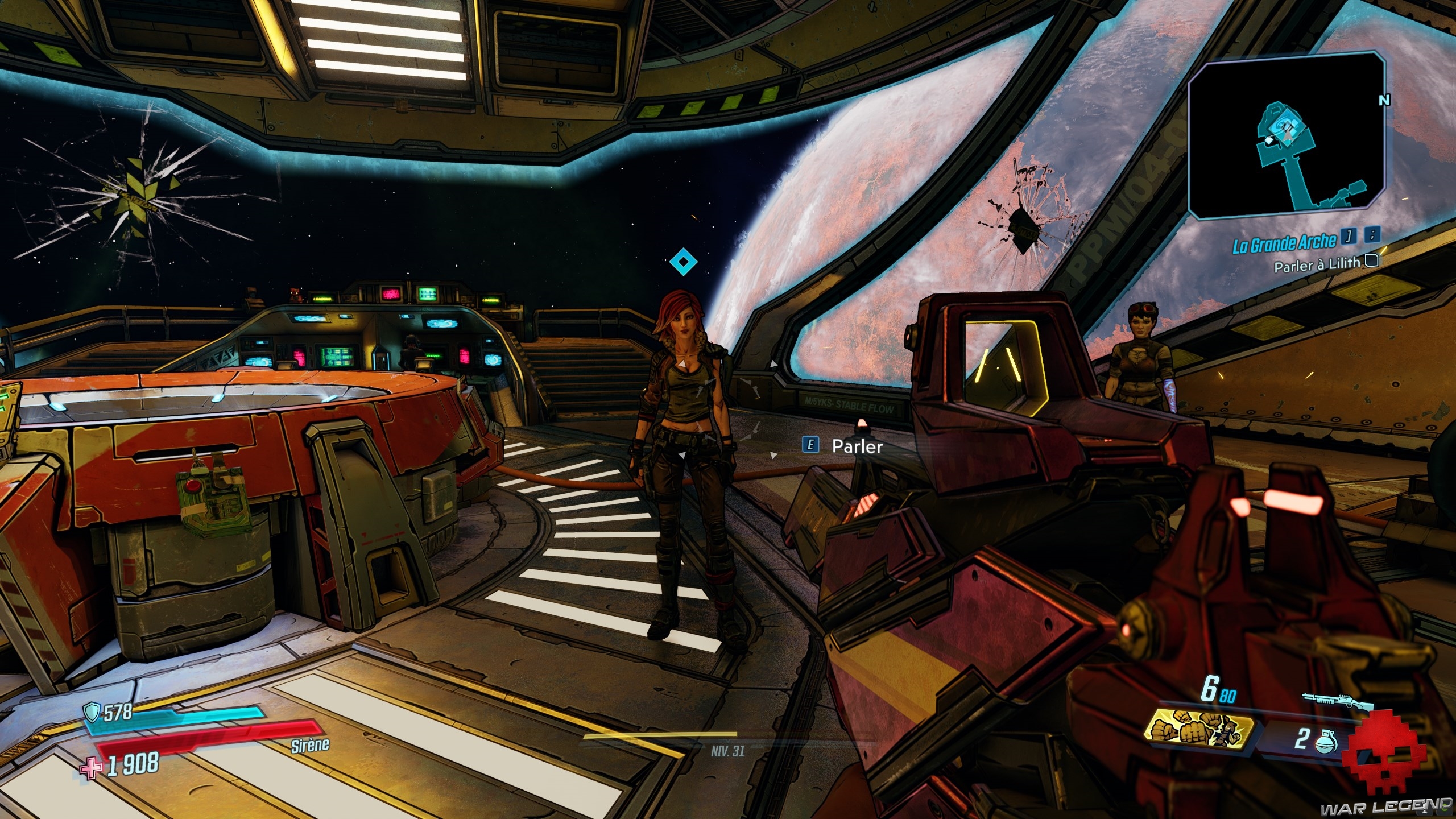
Task: Select the La Grande Arche mission tracker
Action: tap(1284, 242)
